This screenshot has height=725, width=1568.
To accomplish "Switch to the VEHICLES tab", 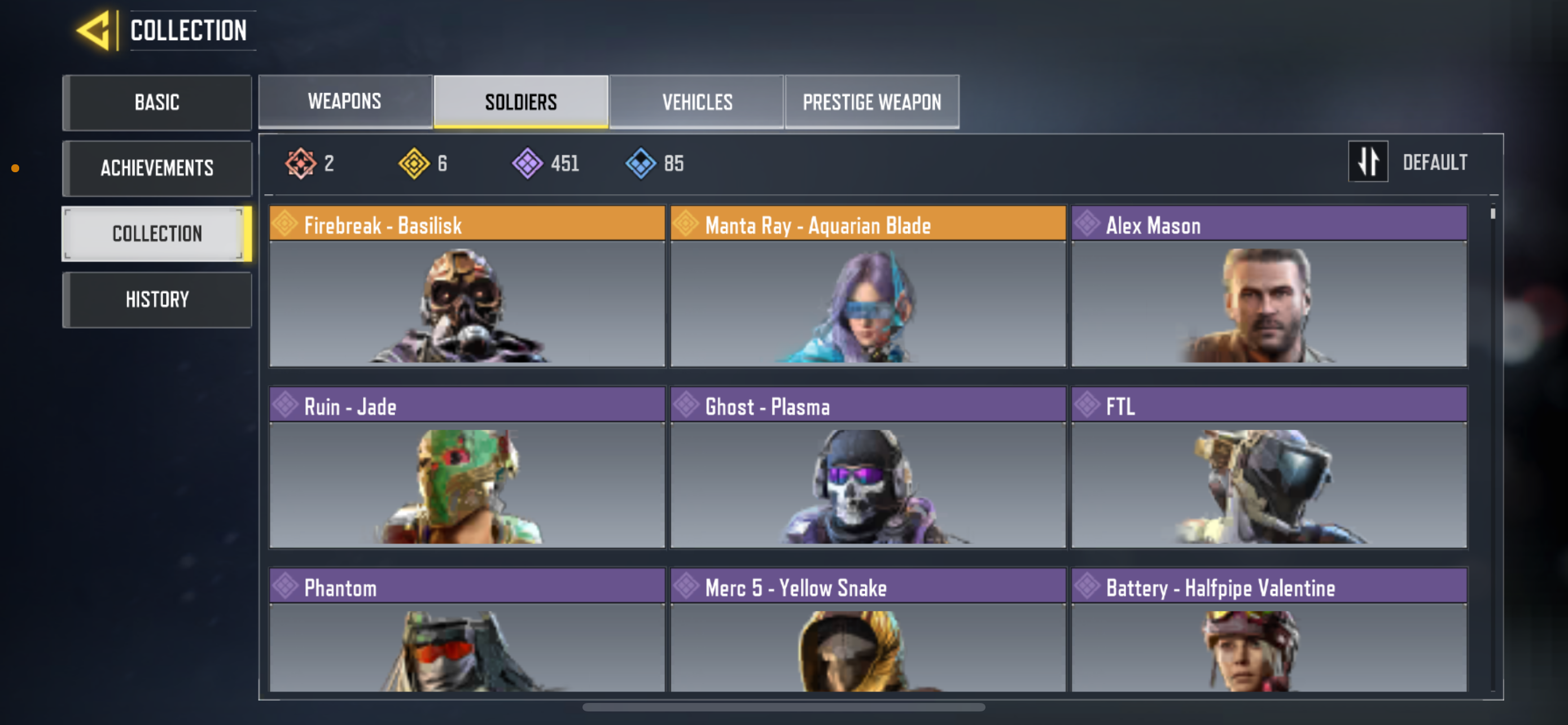I will [x=697, y=102].
